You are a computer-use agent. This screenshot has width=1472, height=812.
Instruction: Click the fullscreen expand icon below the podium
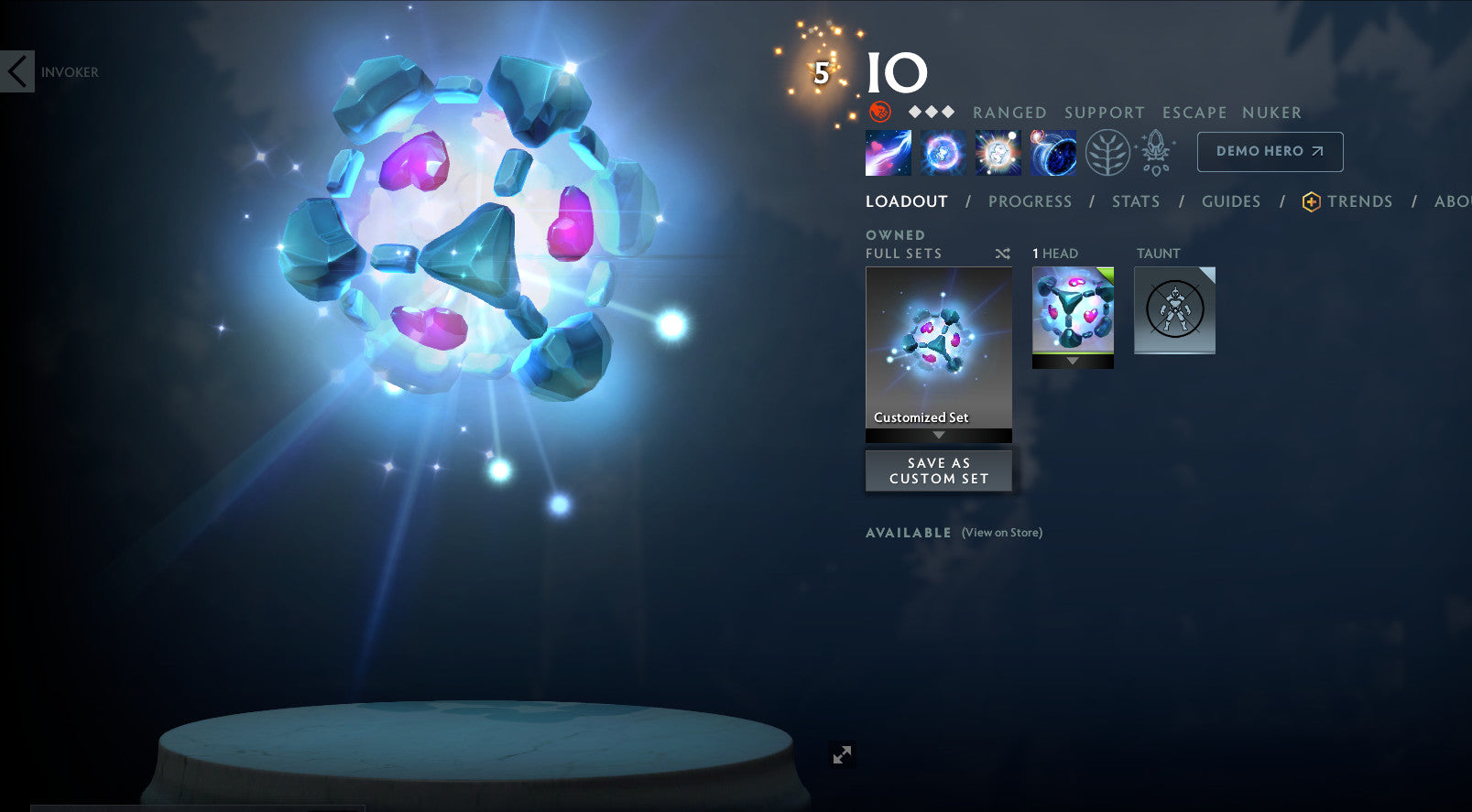point(843,754)
